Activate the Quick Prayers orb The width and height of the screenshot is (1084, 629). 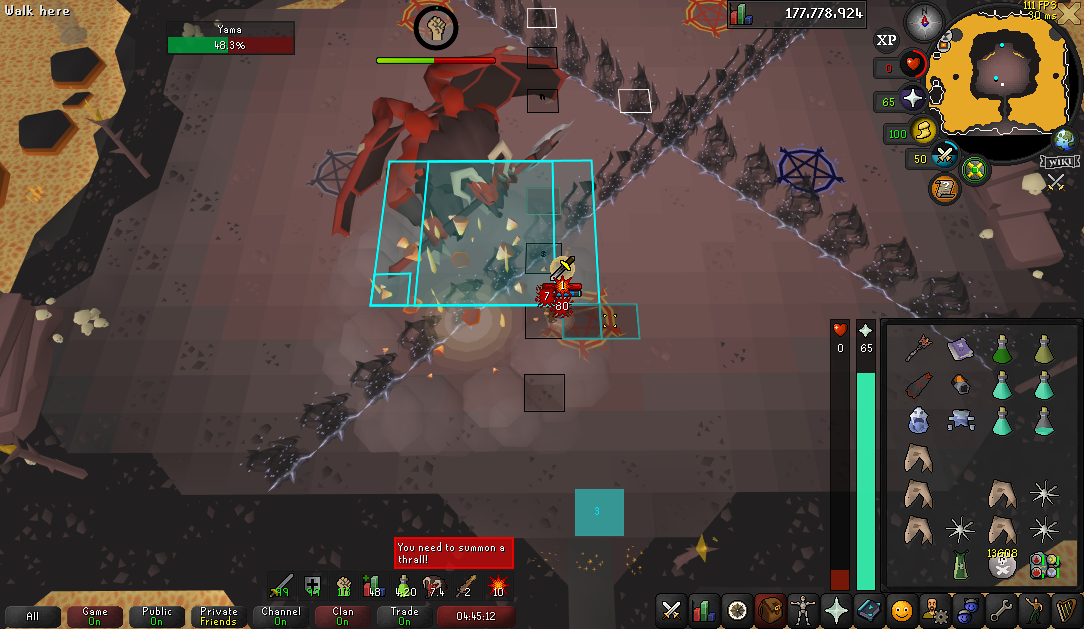pos(912,99)
